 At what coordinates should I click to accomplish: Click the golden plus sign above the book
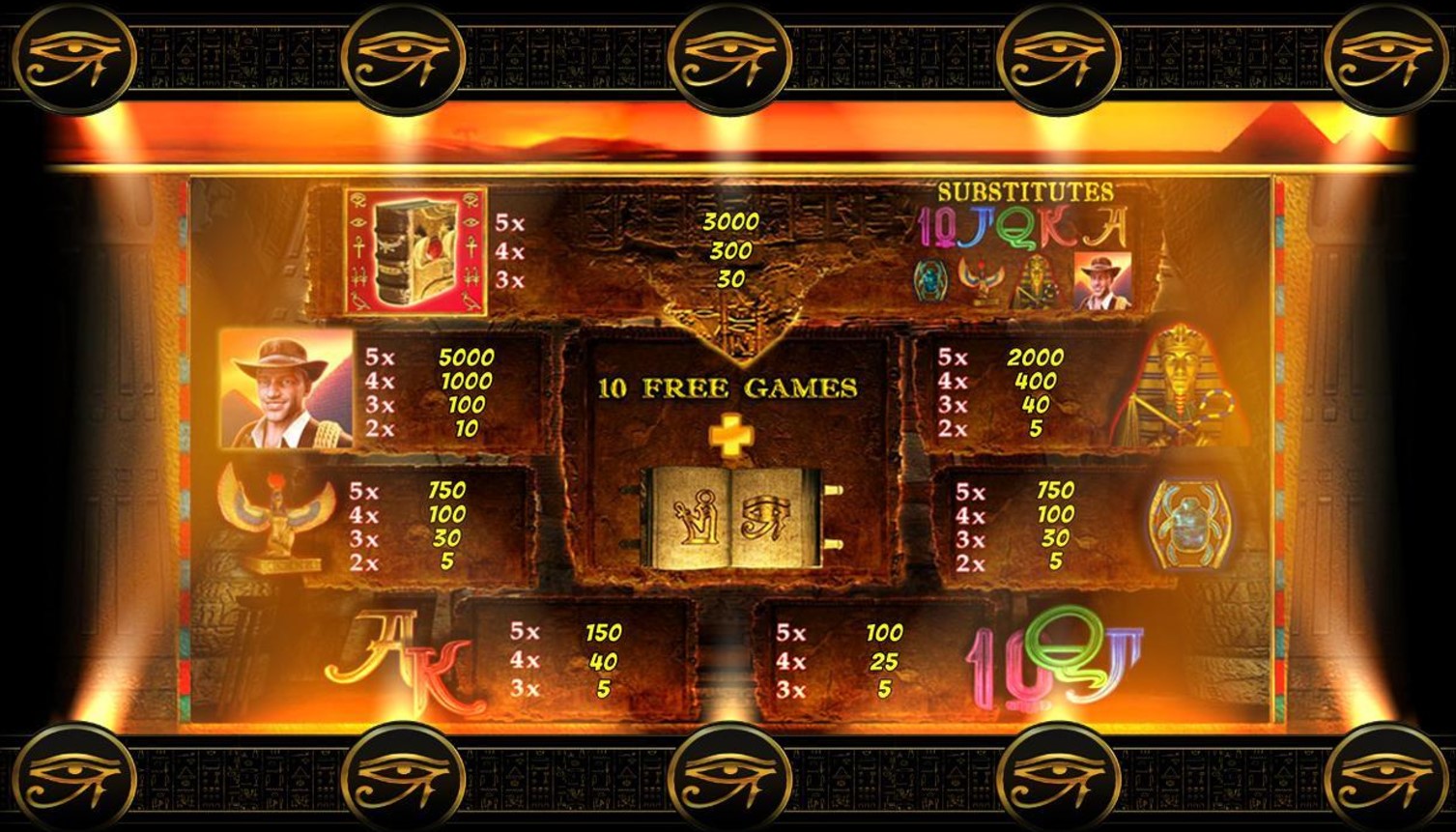(731, 437)
